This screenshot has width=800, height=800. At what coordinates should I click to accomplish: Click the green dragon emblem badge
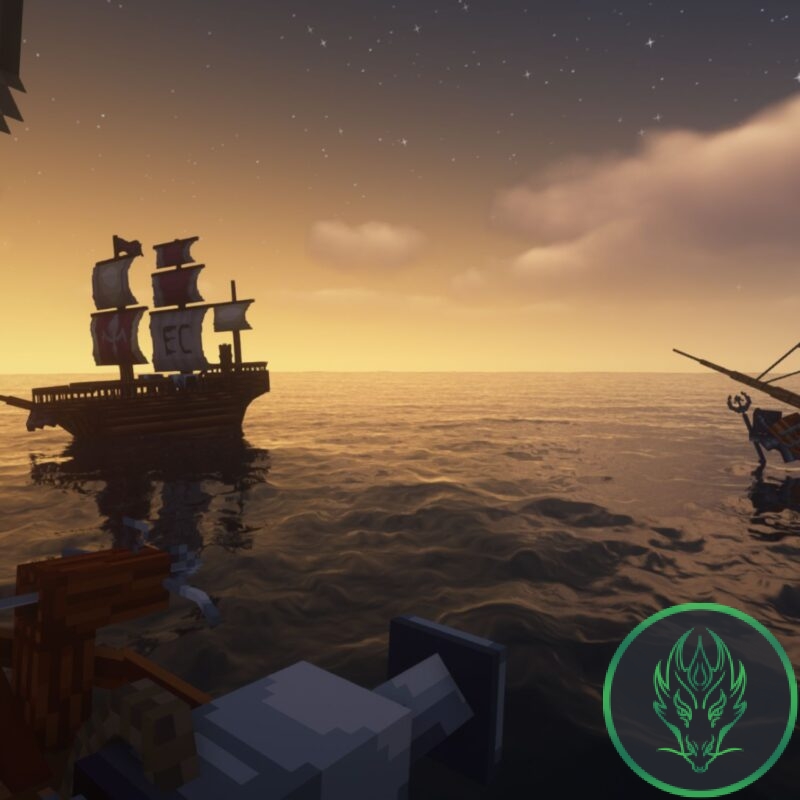700,699
